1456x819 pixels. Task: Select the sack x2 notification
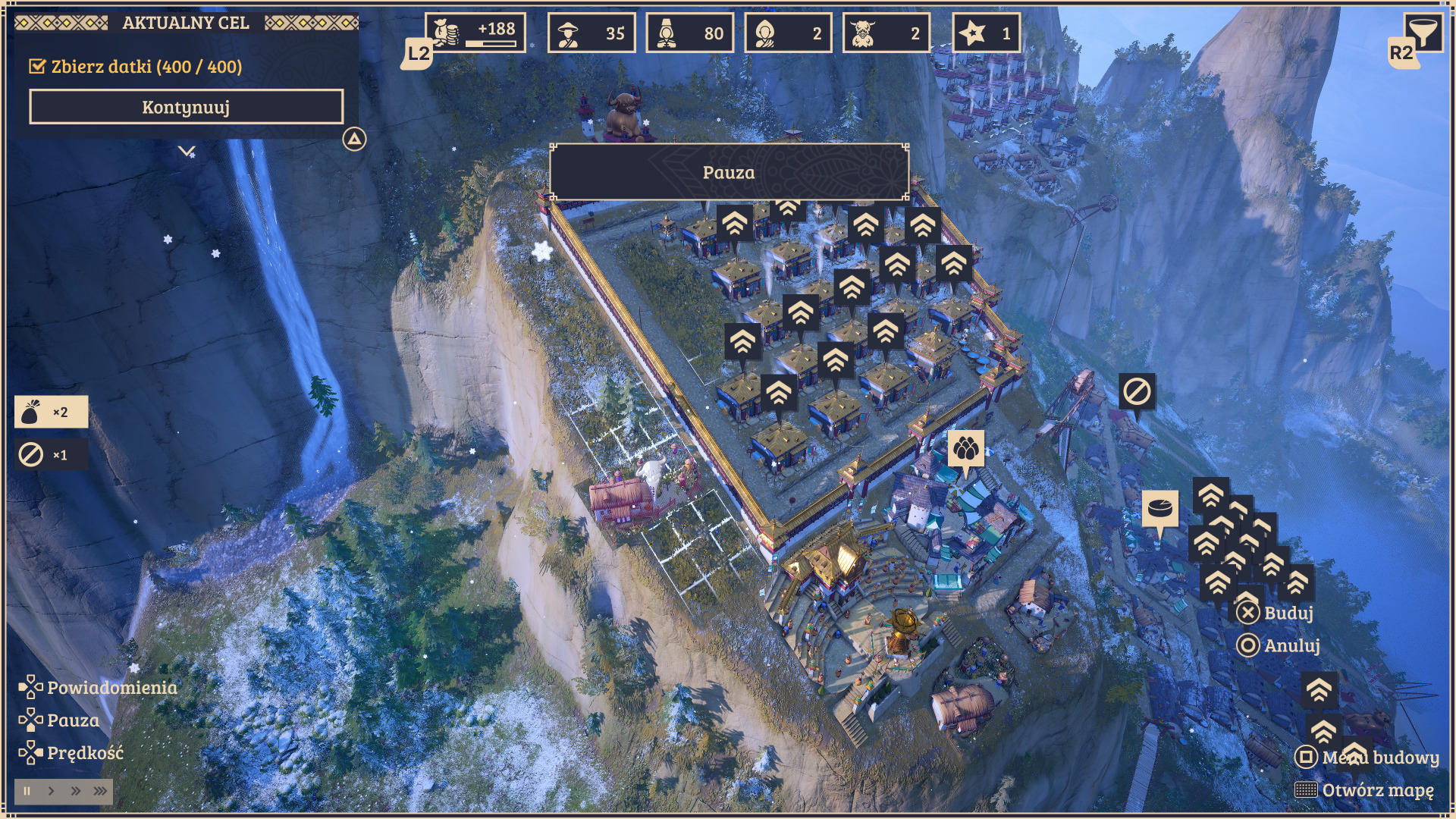pos(51,412)
